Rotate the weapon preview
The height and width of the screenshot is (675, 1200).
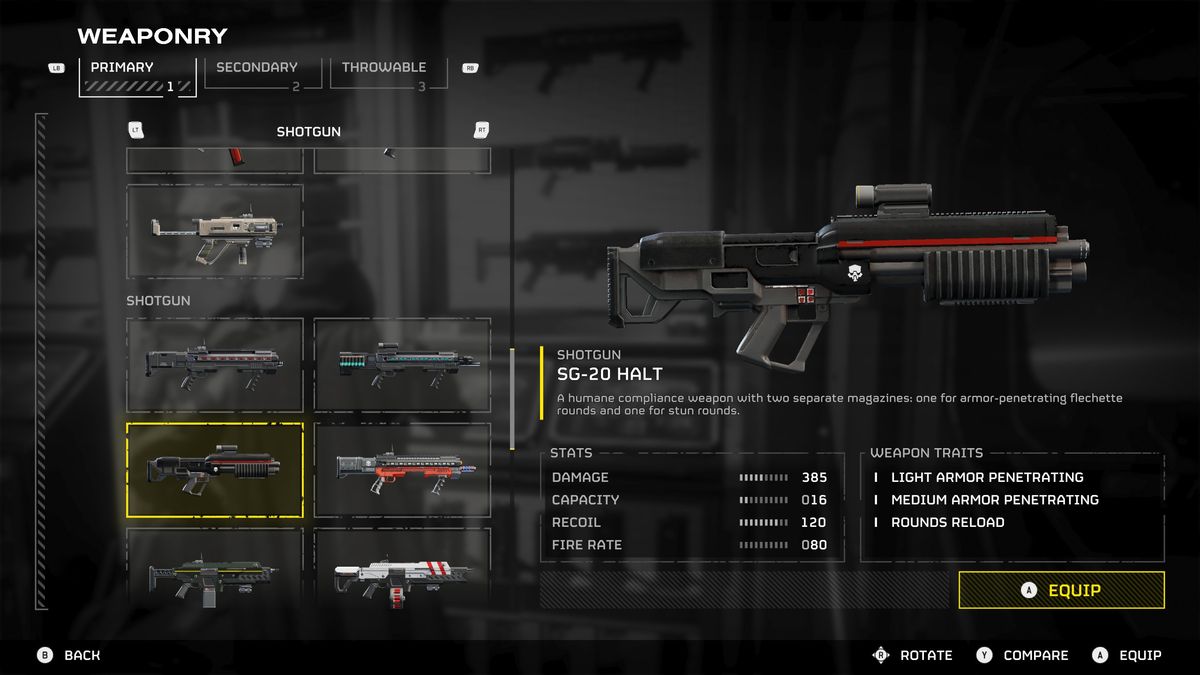[912, 655]
